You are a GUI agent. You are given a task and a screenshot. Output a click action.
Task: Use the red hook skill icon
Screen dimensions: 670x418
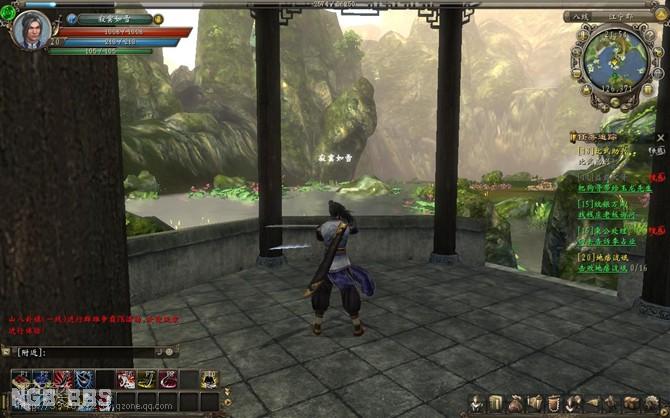167,378
